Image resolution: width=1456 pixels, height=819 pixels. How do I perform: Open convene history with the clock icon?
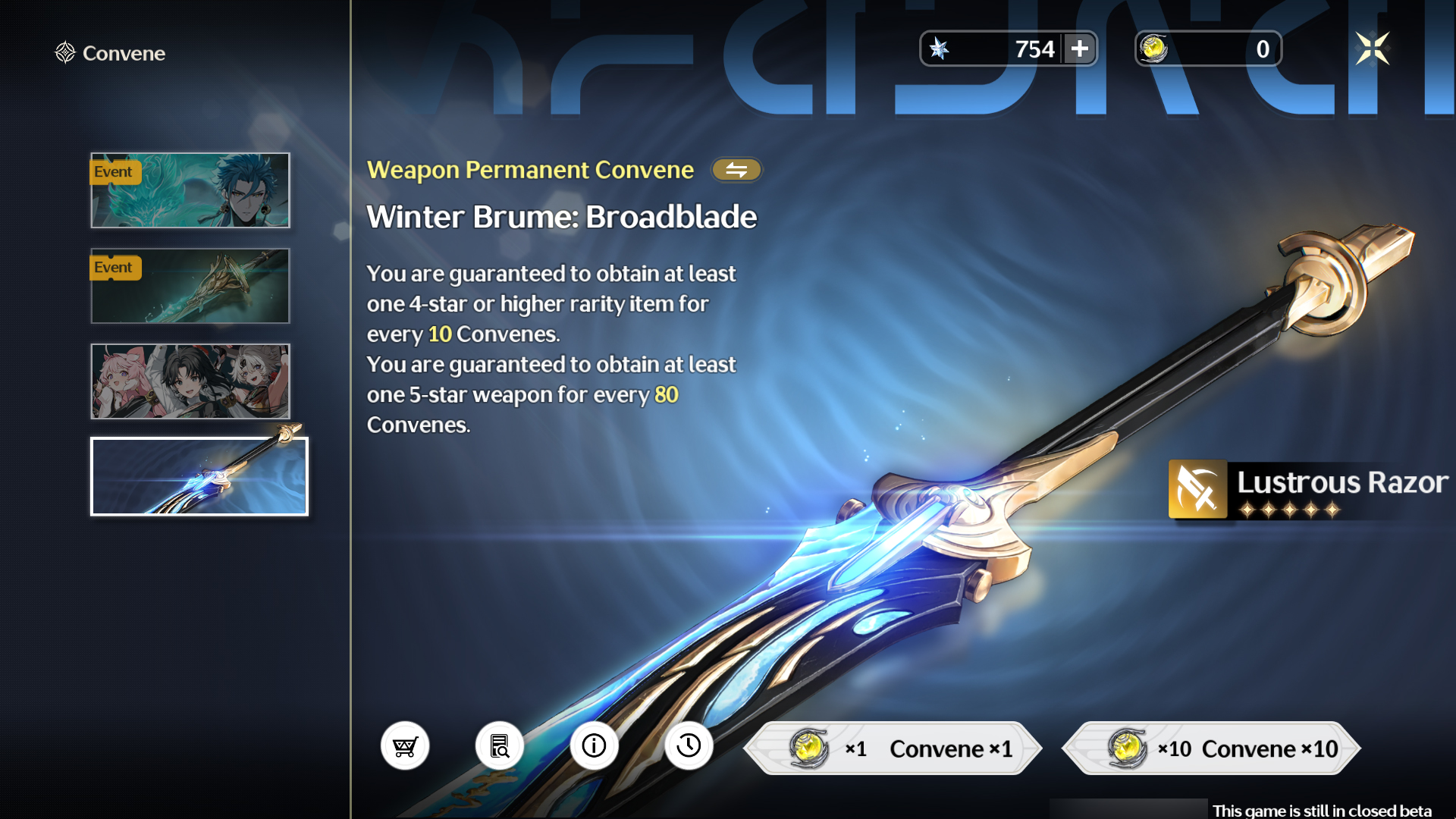click(x=689, y=746)
